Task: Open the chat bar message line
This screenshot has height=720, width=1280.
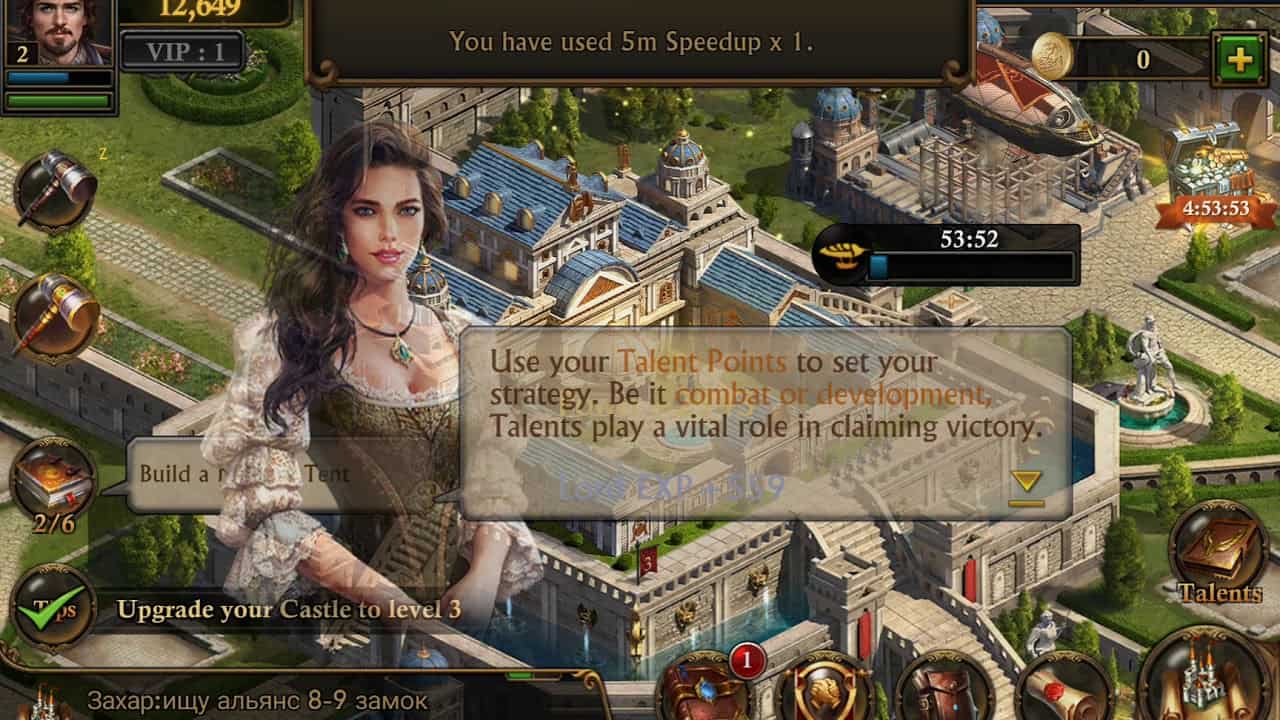Action: coord(257,700)
